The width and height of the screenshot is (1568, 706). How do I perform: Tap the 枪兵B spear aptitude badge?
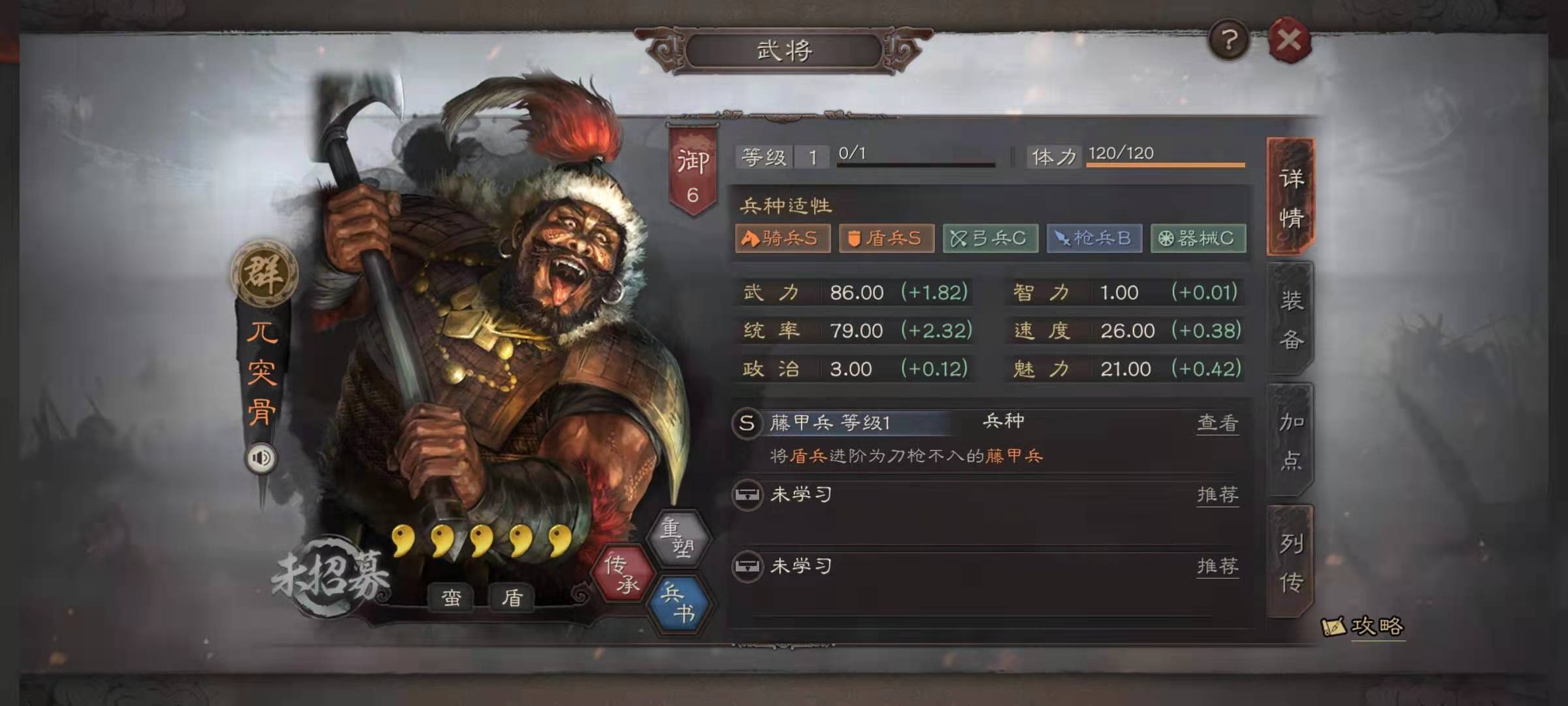click(1094, 238)
